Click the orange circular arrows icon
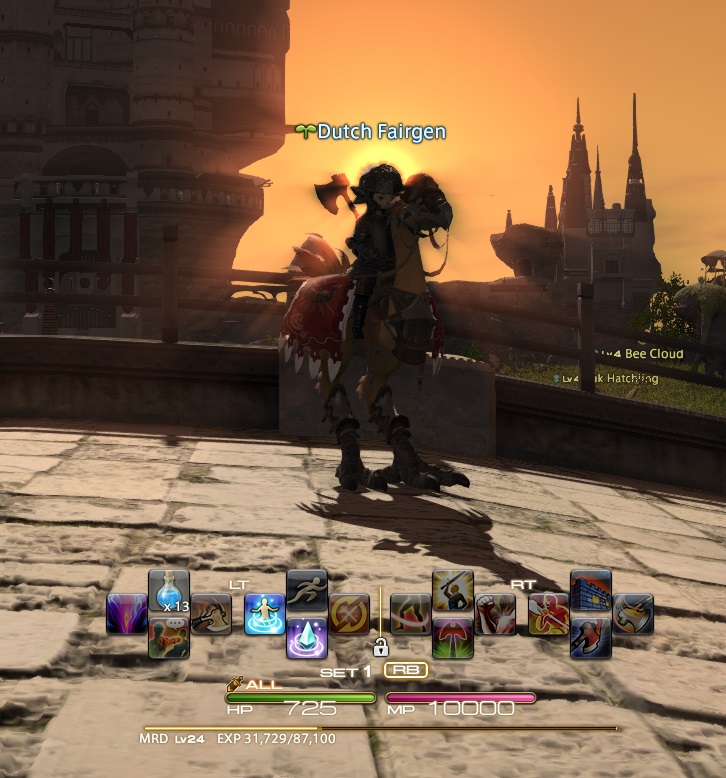726x778 pixels. (349, 614)
